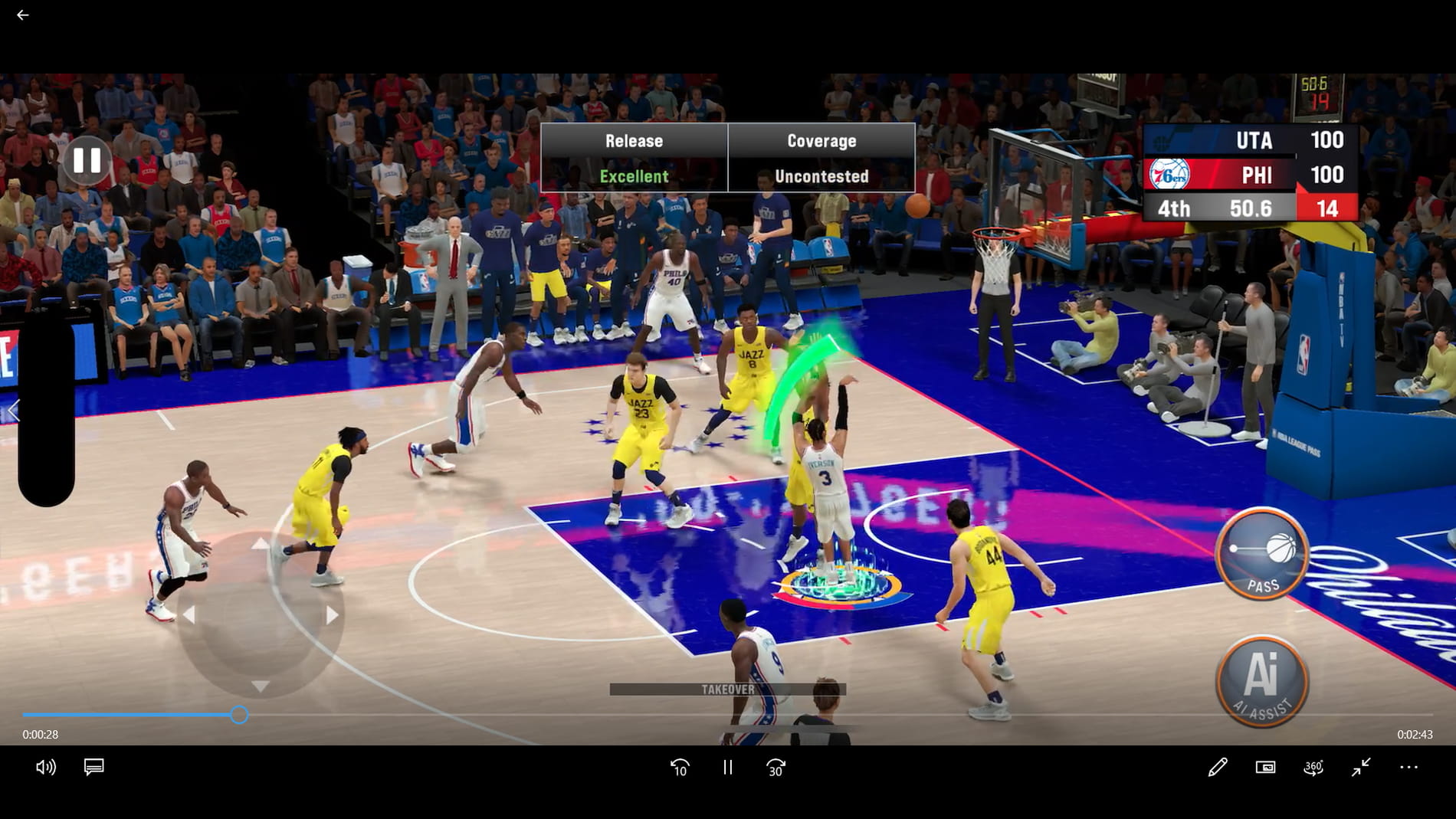Skip forward 30 seconds
The width and height of the screenshot is (1456, 819).
(x=776, y=767)
